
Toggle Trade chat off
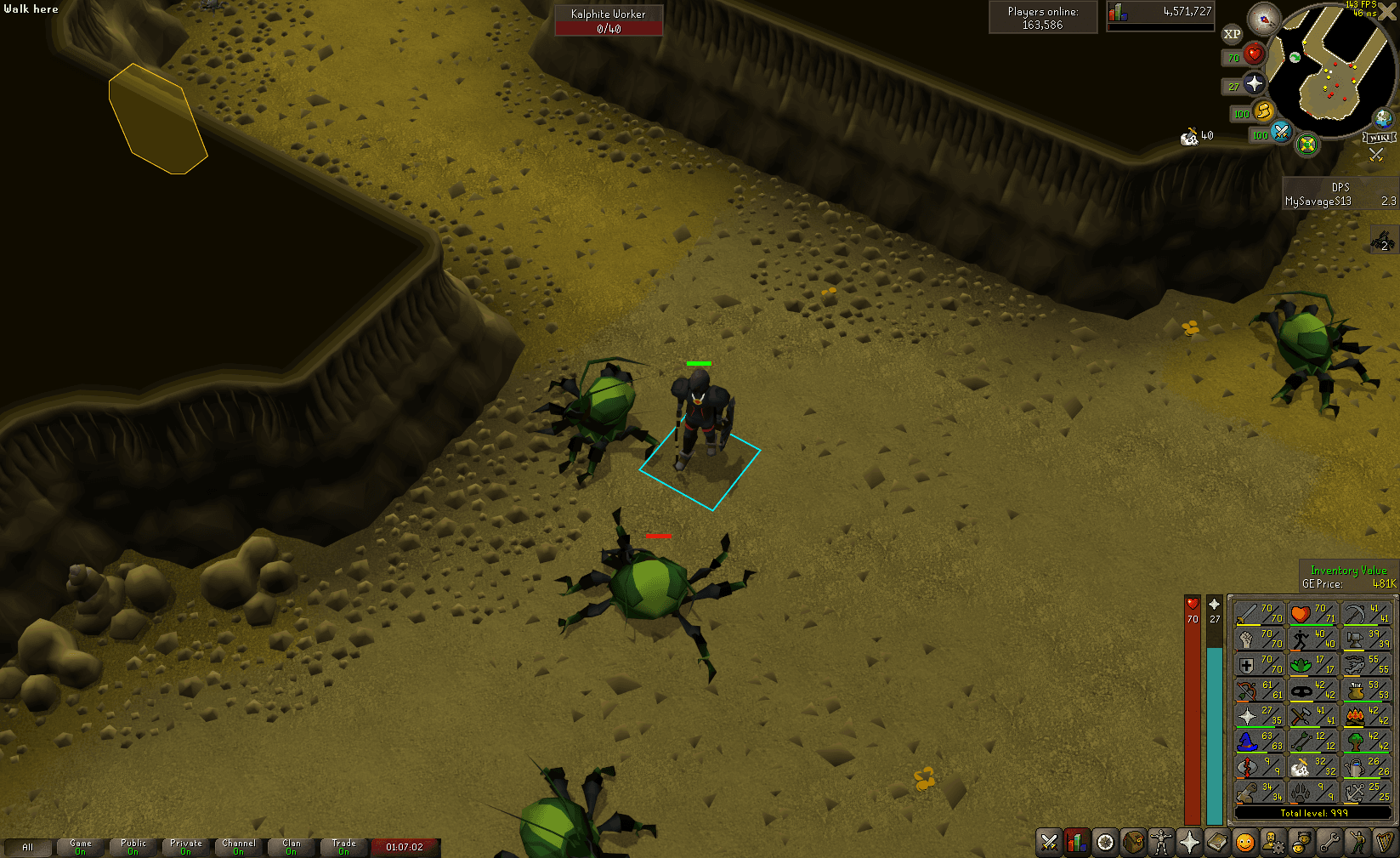[344, 847]
